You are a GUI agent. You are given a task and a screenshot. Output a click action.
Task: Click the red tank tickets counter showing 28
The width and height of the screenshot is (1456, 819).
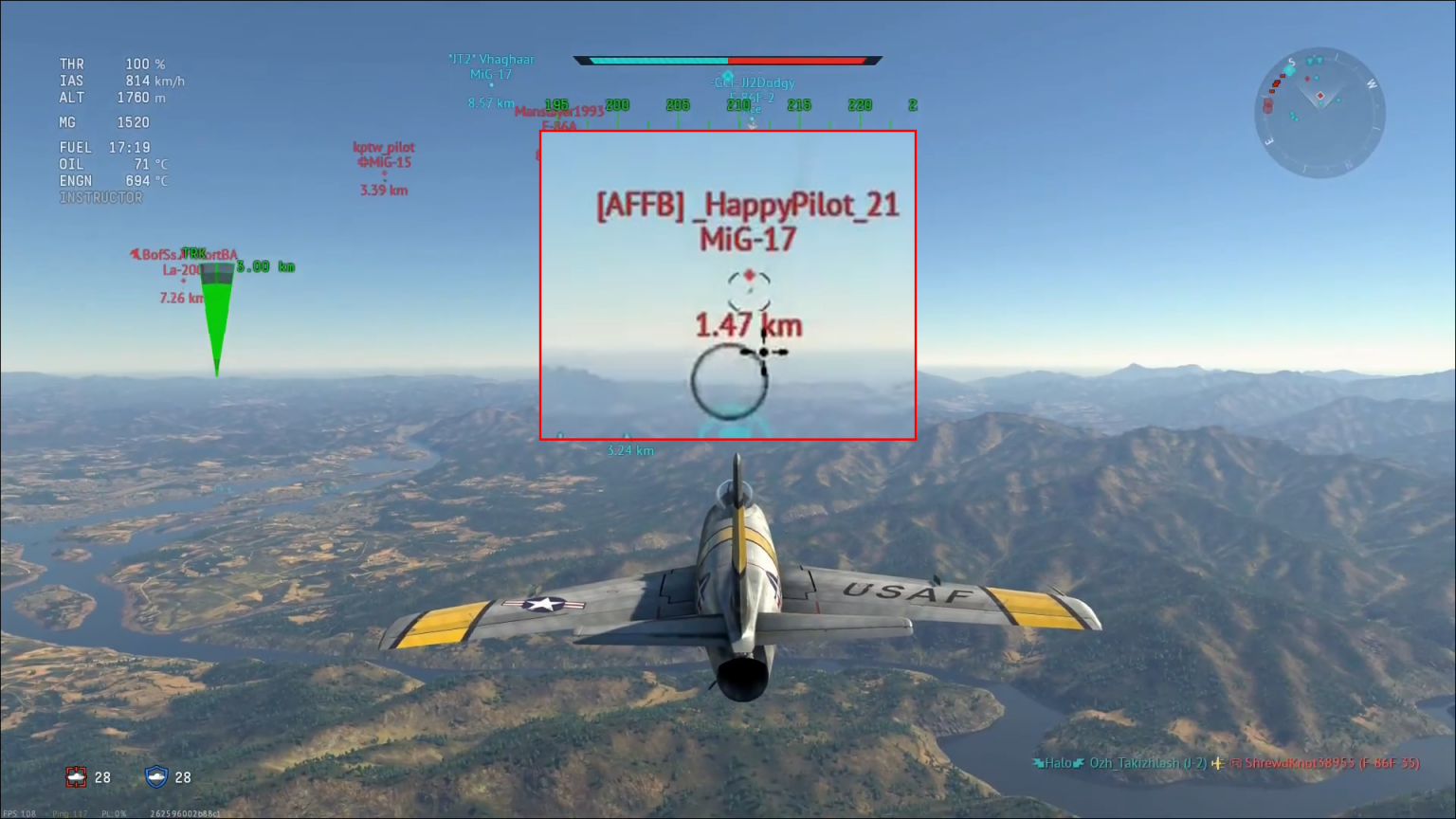91,777
